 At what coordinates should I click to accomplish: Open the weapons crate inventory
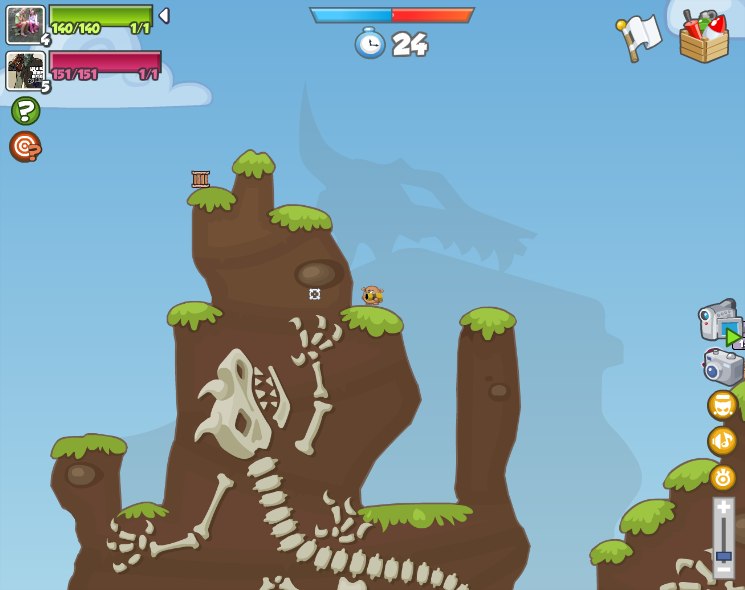(703, 37)
